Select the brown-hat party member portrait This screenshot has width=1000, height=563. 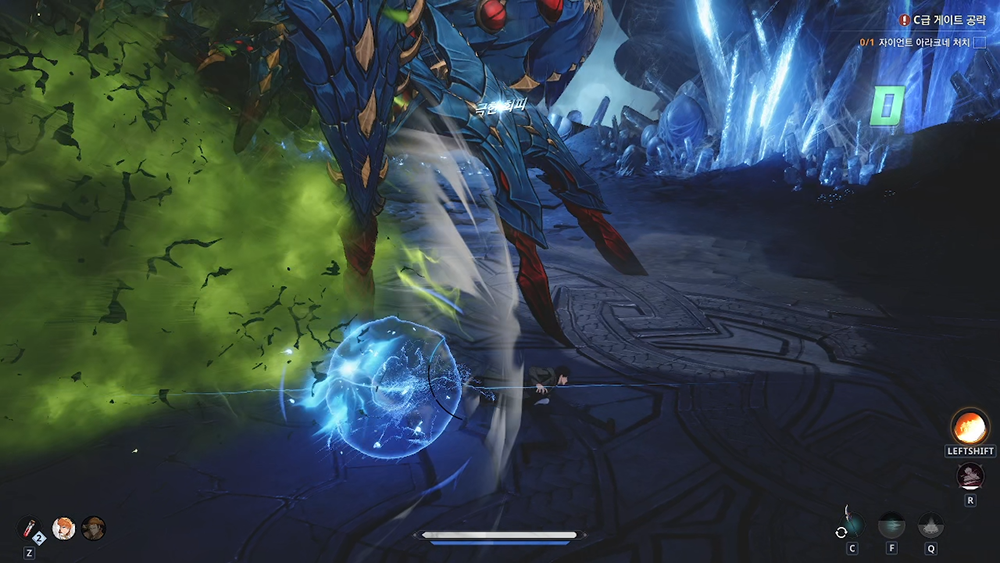pyautogui.click(x=94, y=528)
